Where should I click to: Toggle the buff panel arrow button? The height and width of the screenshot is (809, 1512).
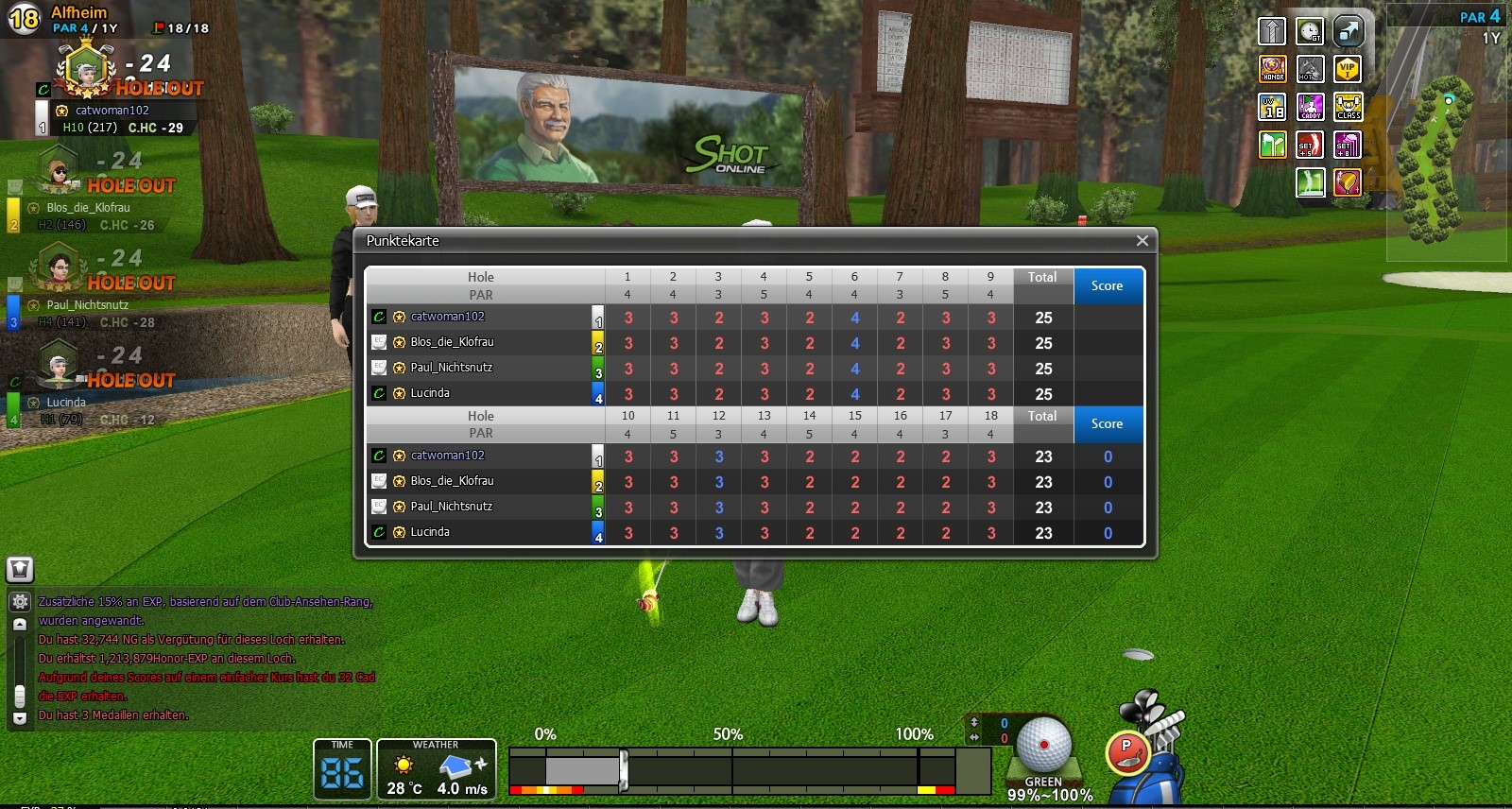click(x=1273, y=31)
